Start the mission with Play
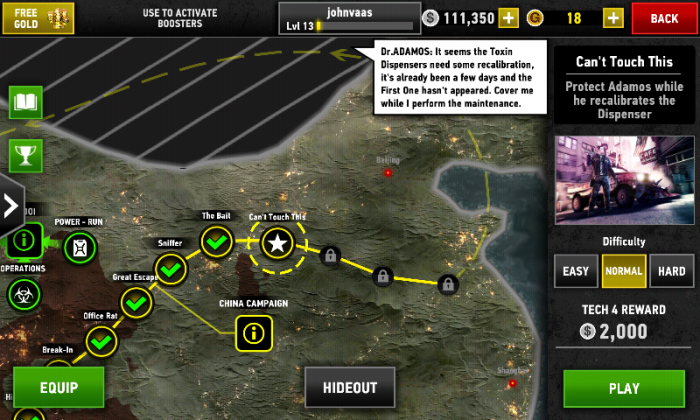This screenshot has height=420, width=700. point(623,388)
